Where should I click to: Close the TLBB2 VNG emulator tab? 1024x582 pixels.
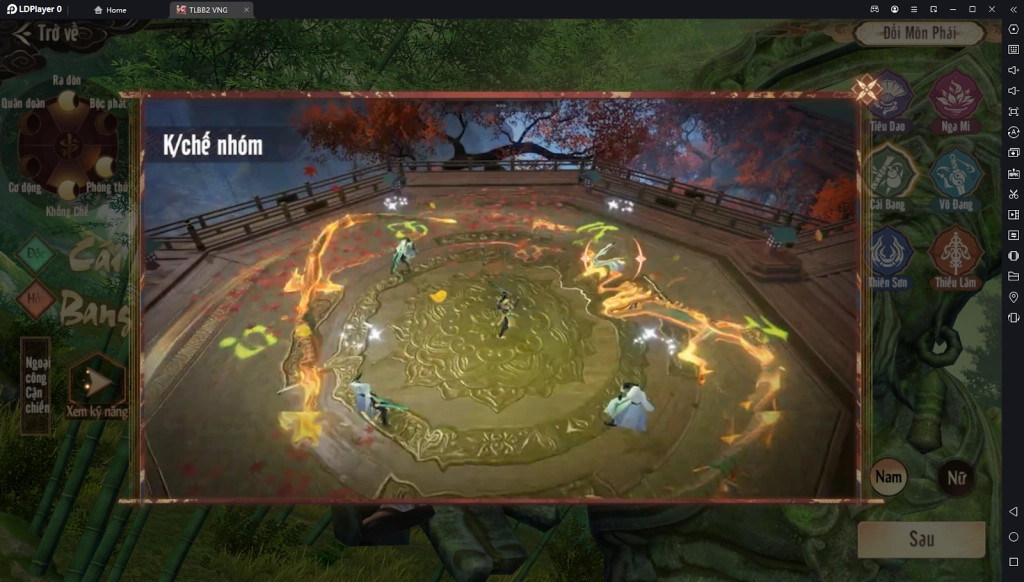coord(246,10)
